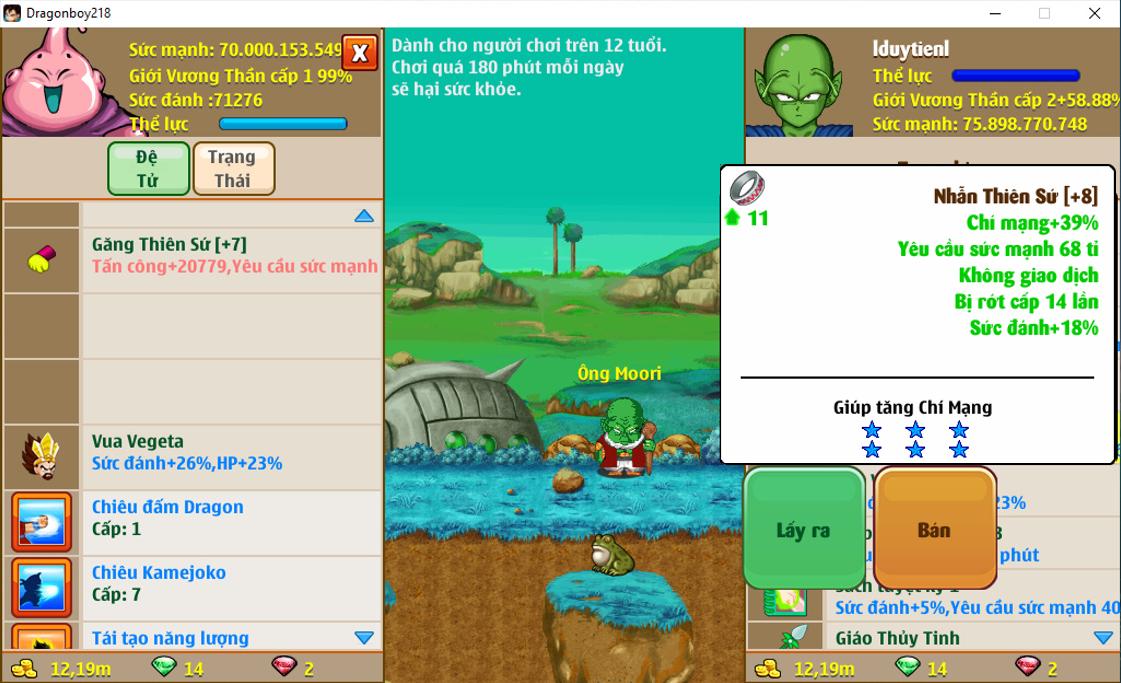The width and height of the screenshot is (1121, 683).
Task: Select the Vua Vegeta item row
Action: pyautogui.click(x=230, y=453)
